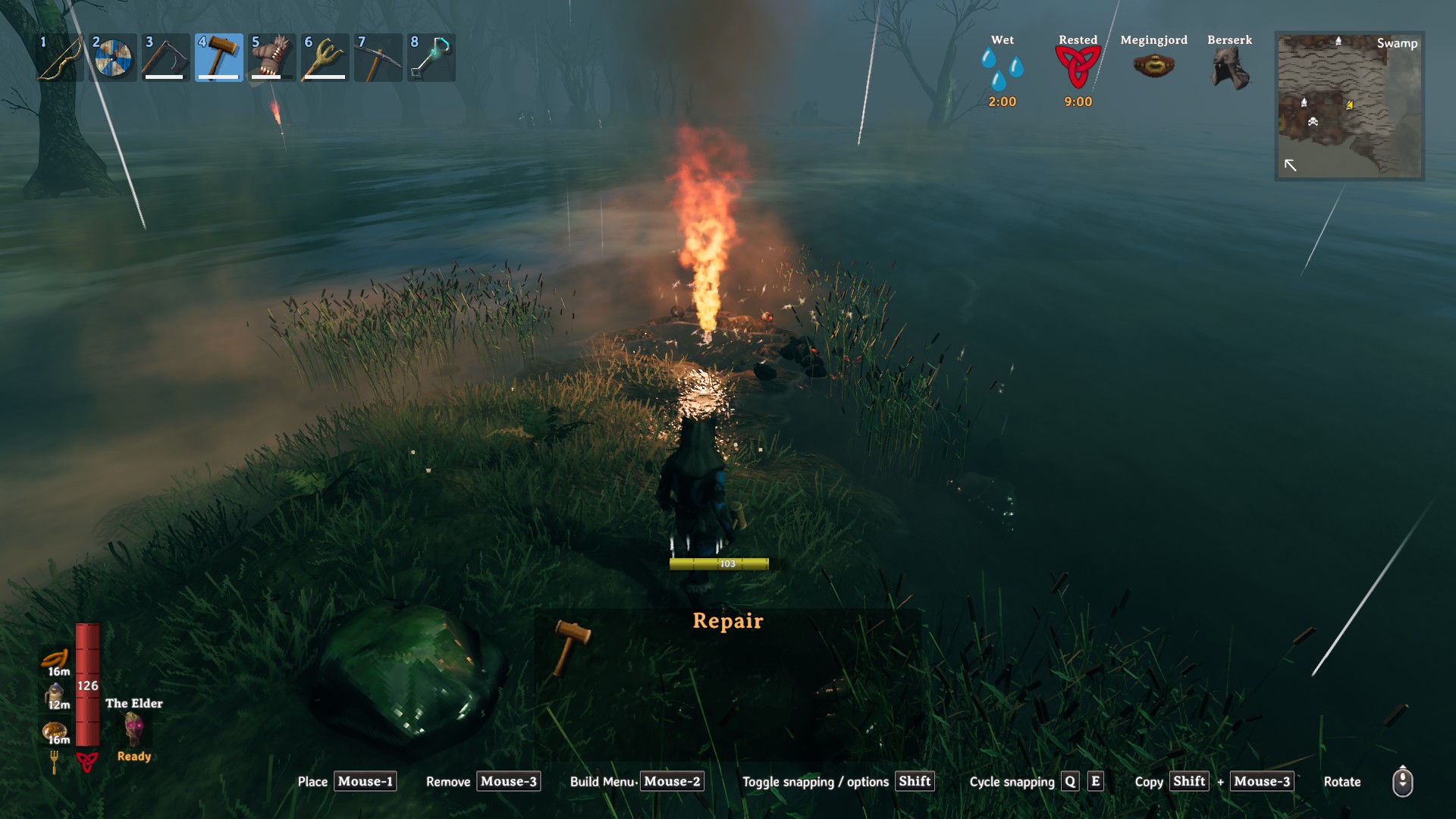Click the sausages food buff icon
The image size is (1456, 819).
coord(55,660)
